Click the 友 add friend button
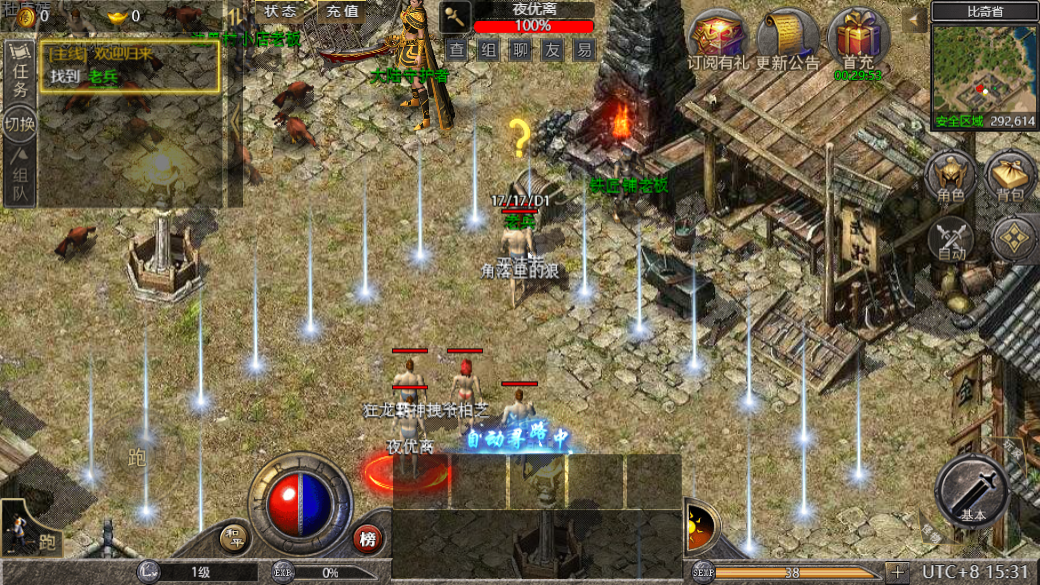 click(553, 49)
